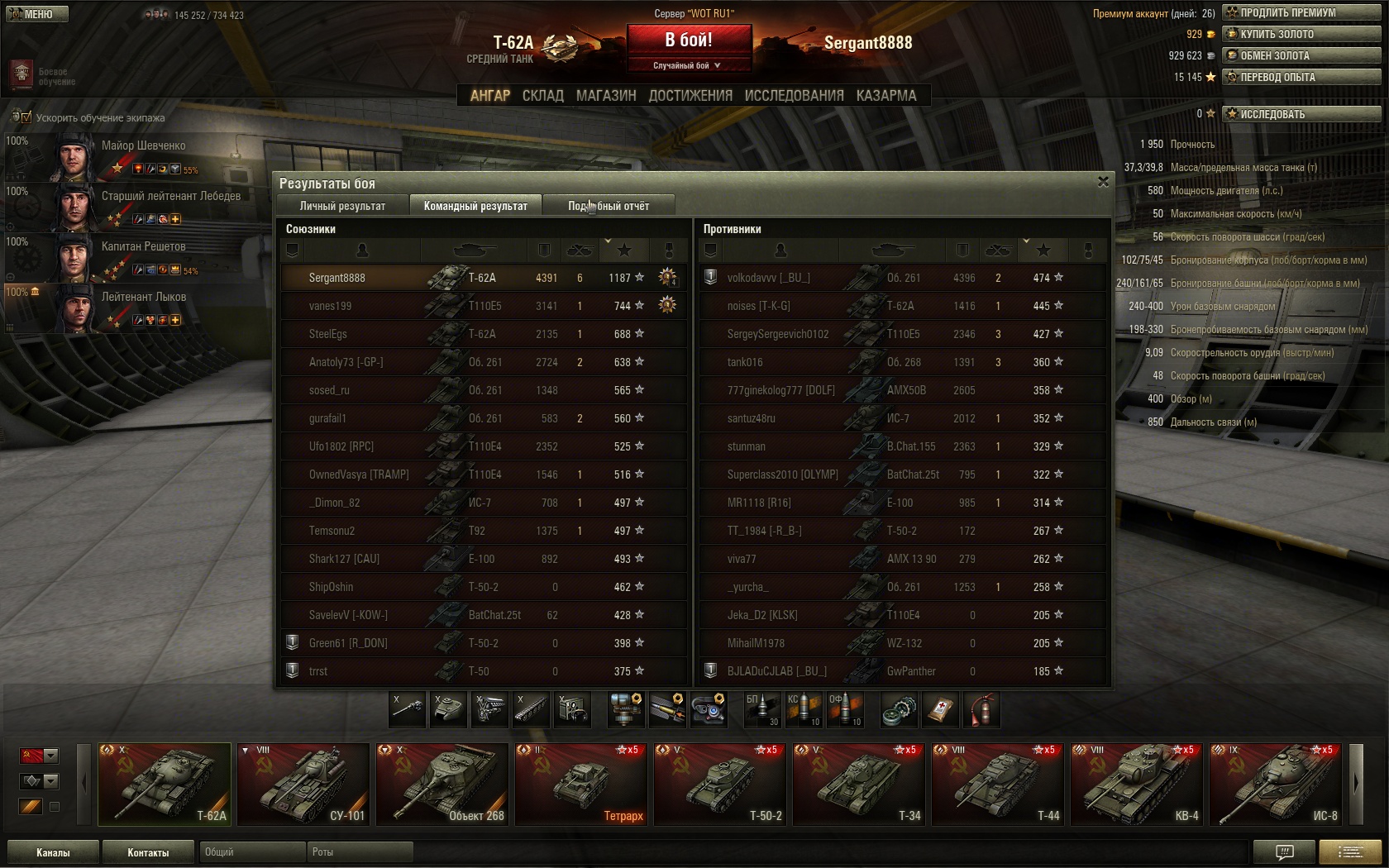
Task: Open the Случайный бой battle type dropdown
Action: coord(689,65)
